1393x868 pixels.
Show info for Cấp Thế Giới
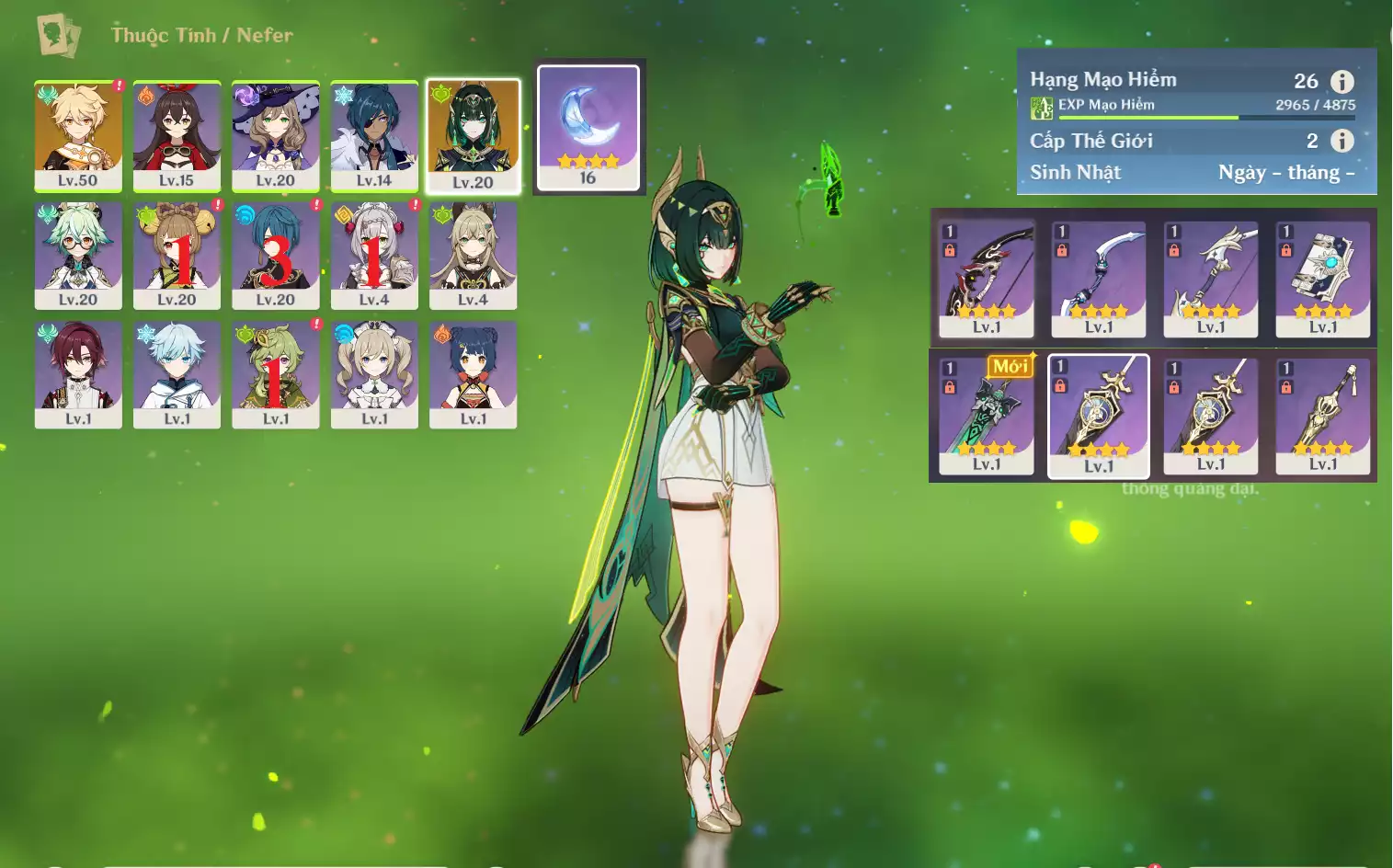tap(1342, 141)
